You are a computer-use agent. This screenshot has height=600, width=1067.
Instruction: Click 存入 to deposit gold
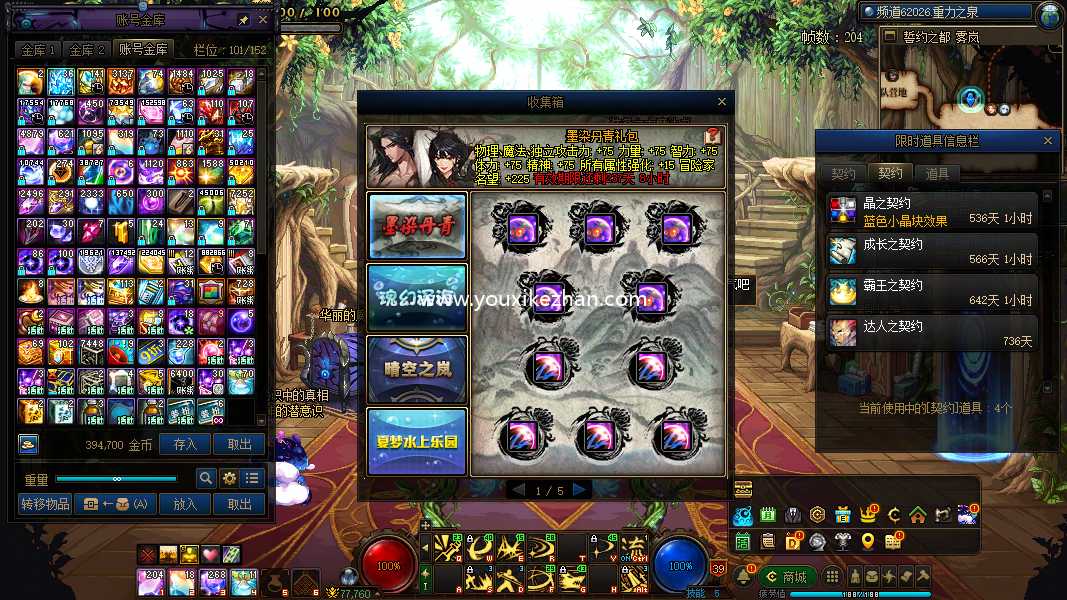pos(186,445)
